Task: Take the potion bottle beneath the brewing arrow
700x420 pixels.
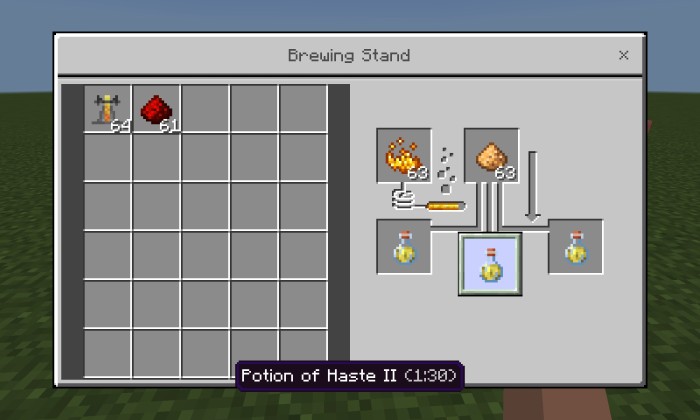Action: (575, 246)
